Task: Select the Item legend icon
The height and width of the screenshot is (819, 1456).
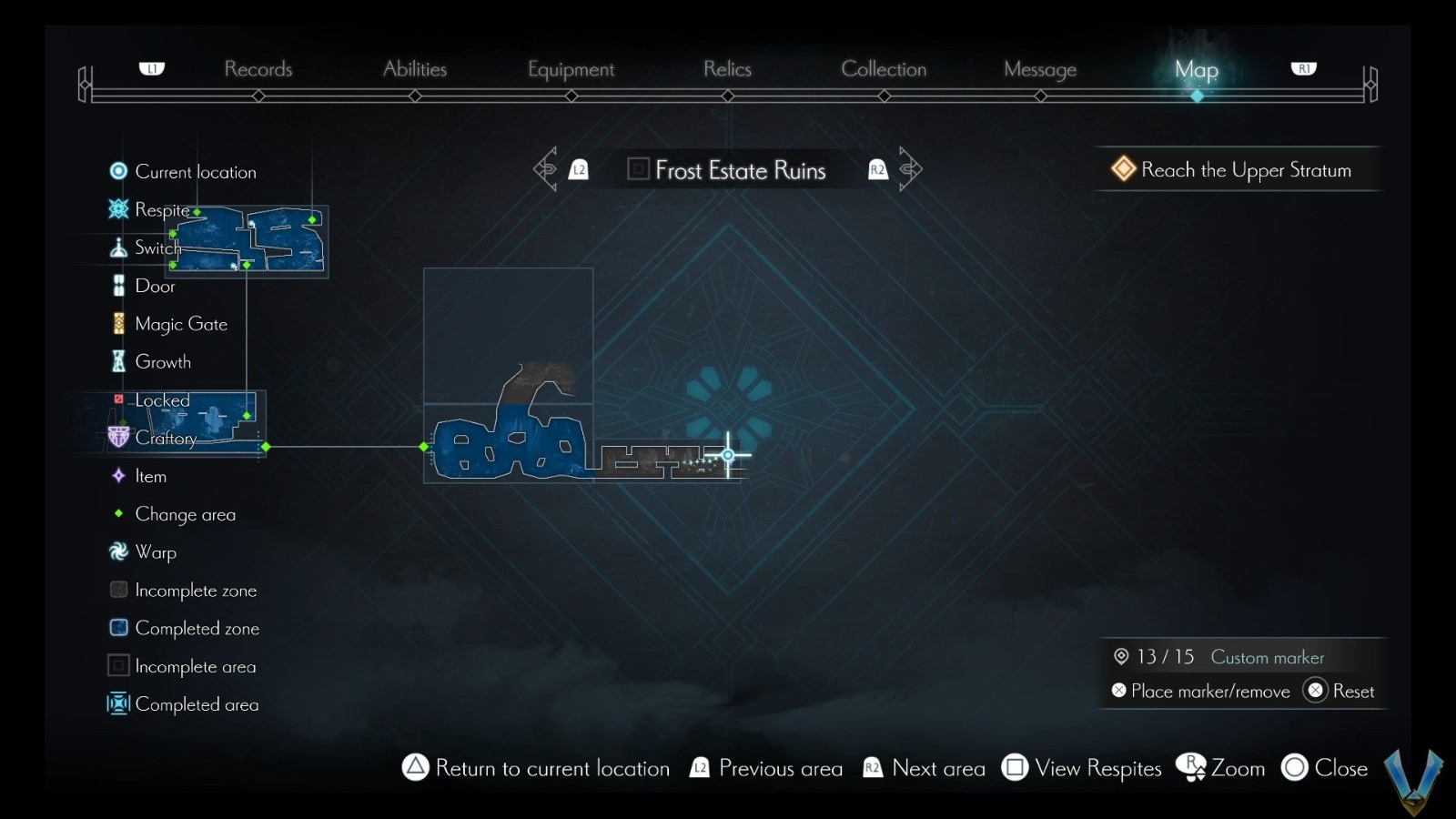Action: pyautogui.click(x=117, y=476)
